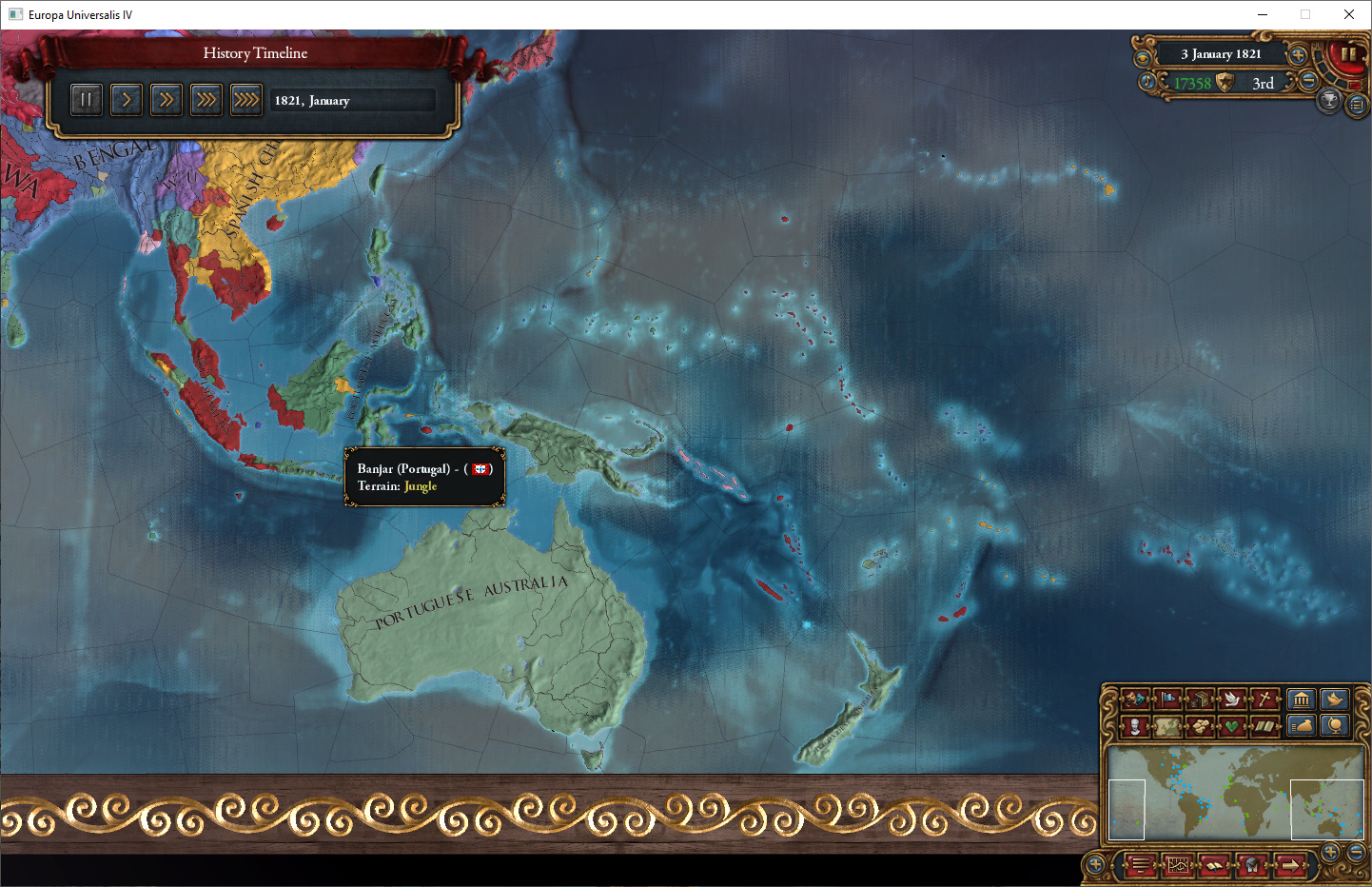Image resolution: width=1372 pixels, height=887 pixels.
Task: Pause the history timeline playback
Action: [x=86, y=99]
